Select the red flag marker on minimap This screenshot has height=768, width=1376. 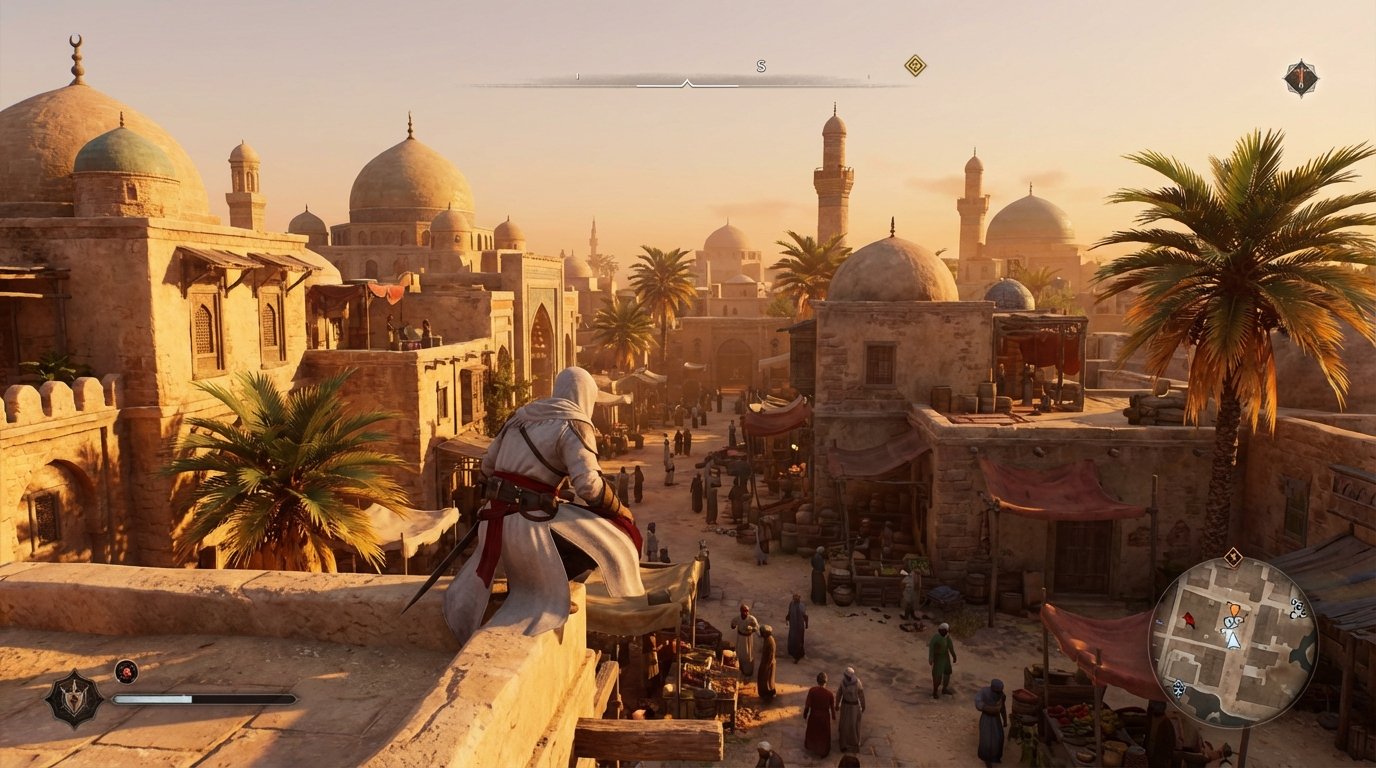pos(1191,618)
